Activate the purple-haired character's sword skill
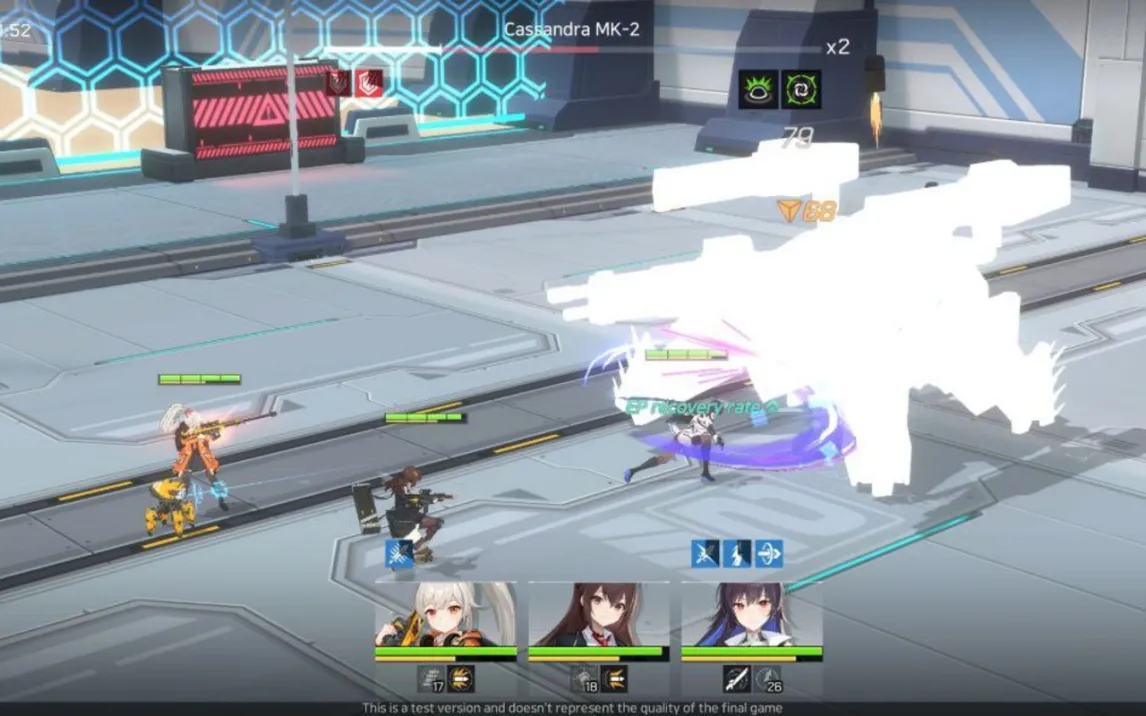The height and width of the screenshot is (716, 1146). (x=737, y=680)
